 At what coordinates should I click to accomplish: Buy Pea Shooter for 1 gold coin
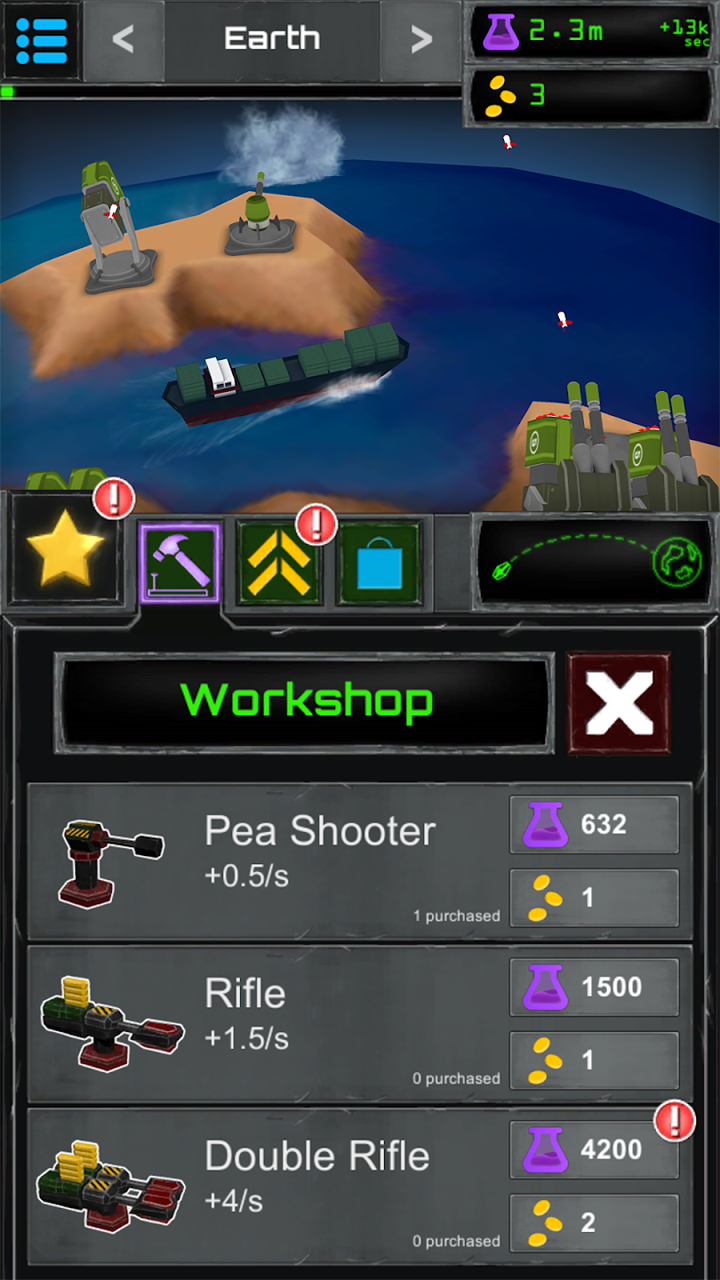(594, 898)
